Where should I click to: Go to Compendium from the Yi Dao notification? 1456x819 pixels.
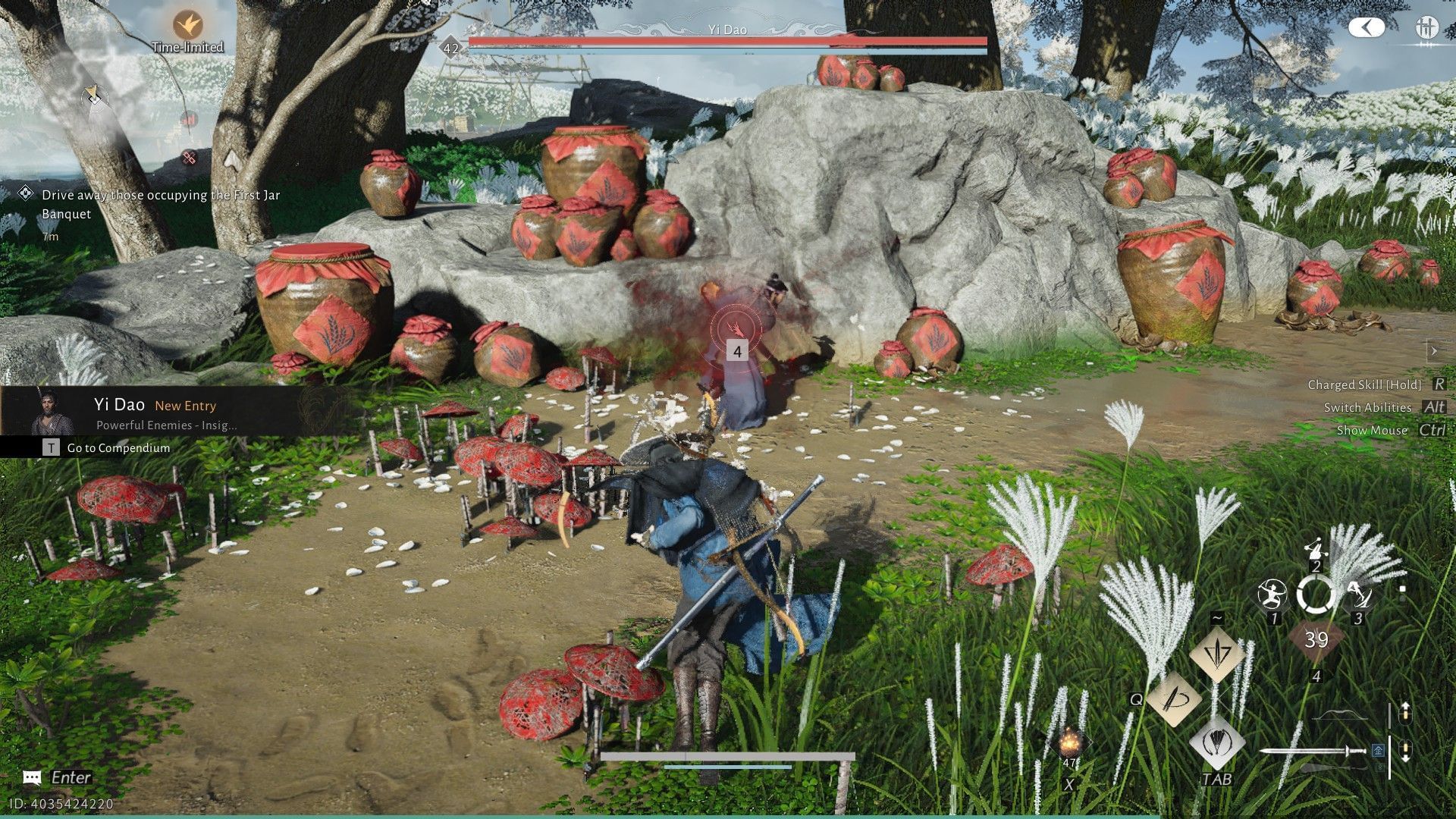point(118,447)
